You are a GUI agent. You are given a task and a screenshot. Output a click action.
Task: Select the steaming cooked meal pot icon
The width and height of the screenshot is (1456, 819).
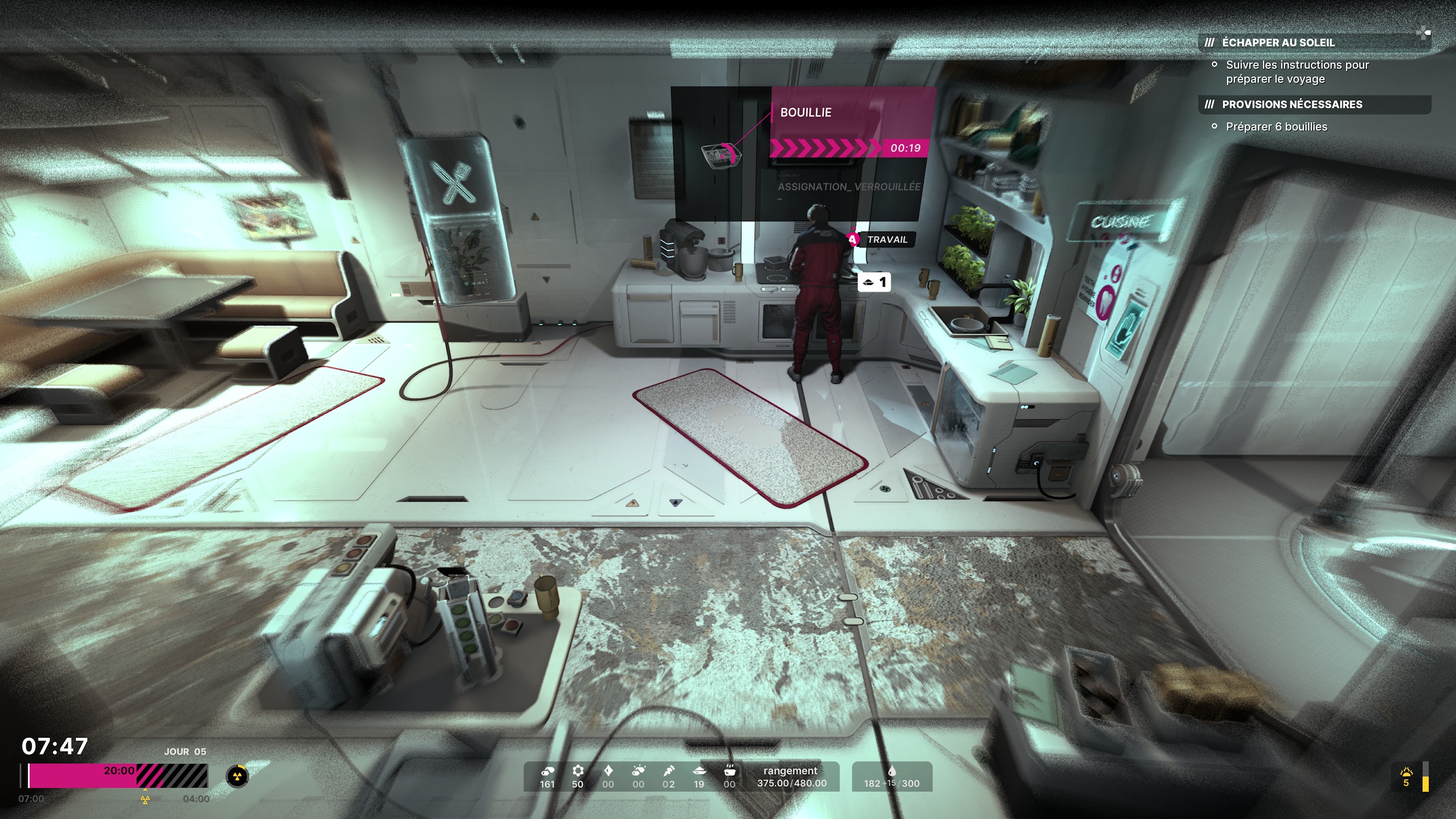pyautogui.click(x=729, y=771)
